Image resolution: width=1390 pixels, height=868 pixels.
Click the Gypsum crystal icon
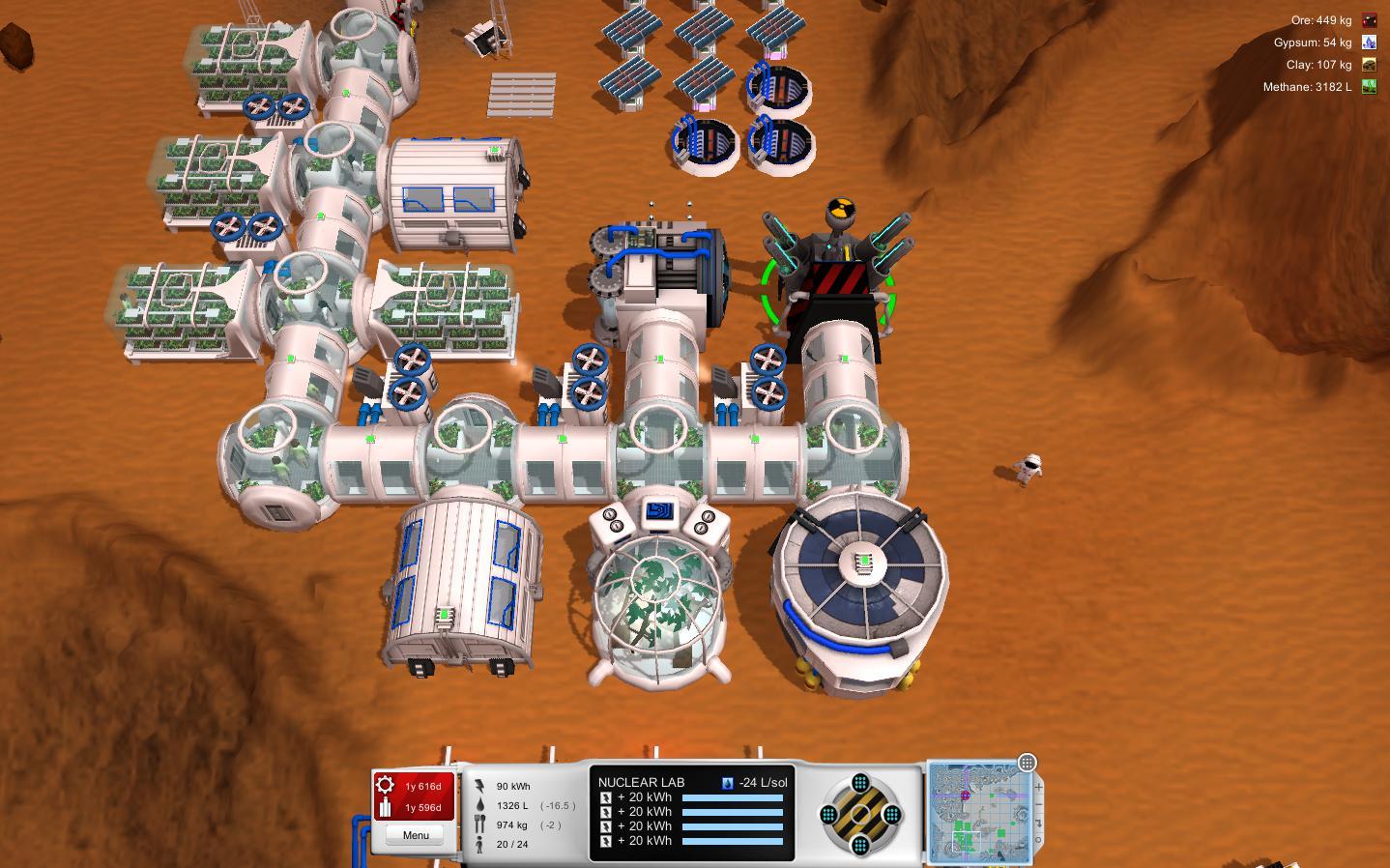(1369, 42)
